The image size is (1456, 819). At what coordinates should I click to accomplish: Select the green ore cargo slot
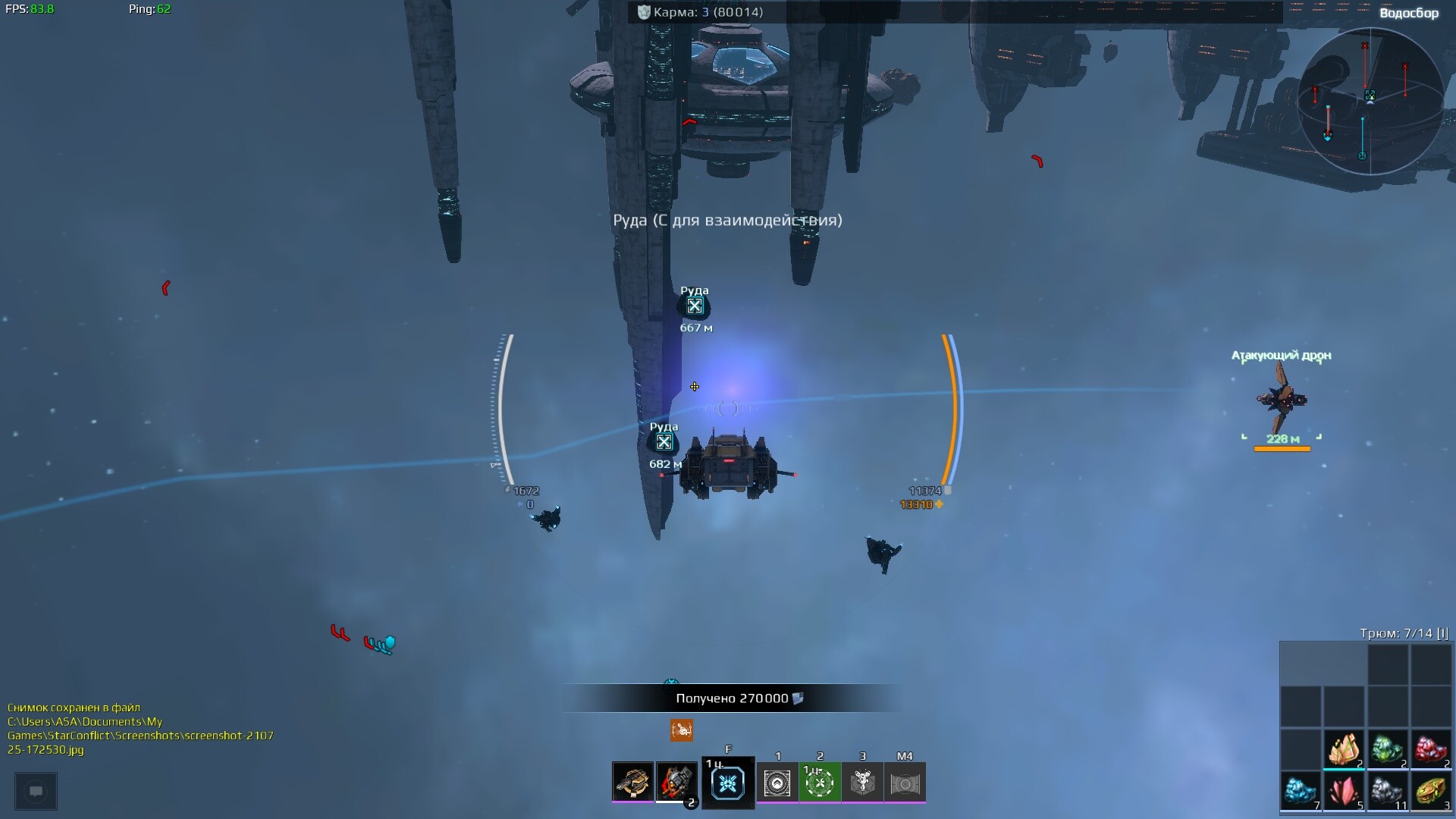[x=1388, y=750]
